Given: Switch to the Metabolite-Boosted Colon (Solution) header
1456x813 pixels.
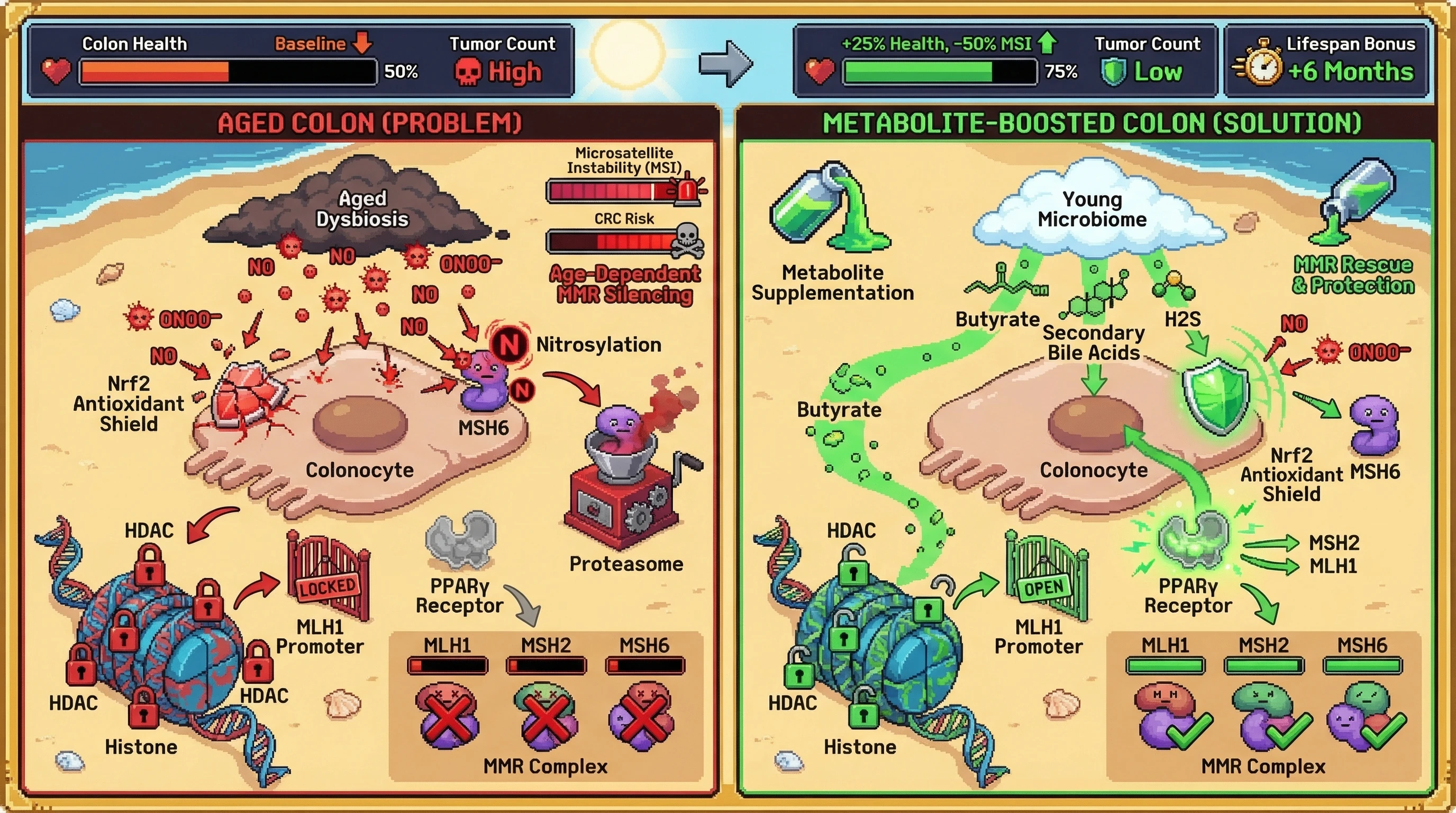Looking at the screenshot, I should pyautogui.click(x=1091, y=123).
